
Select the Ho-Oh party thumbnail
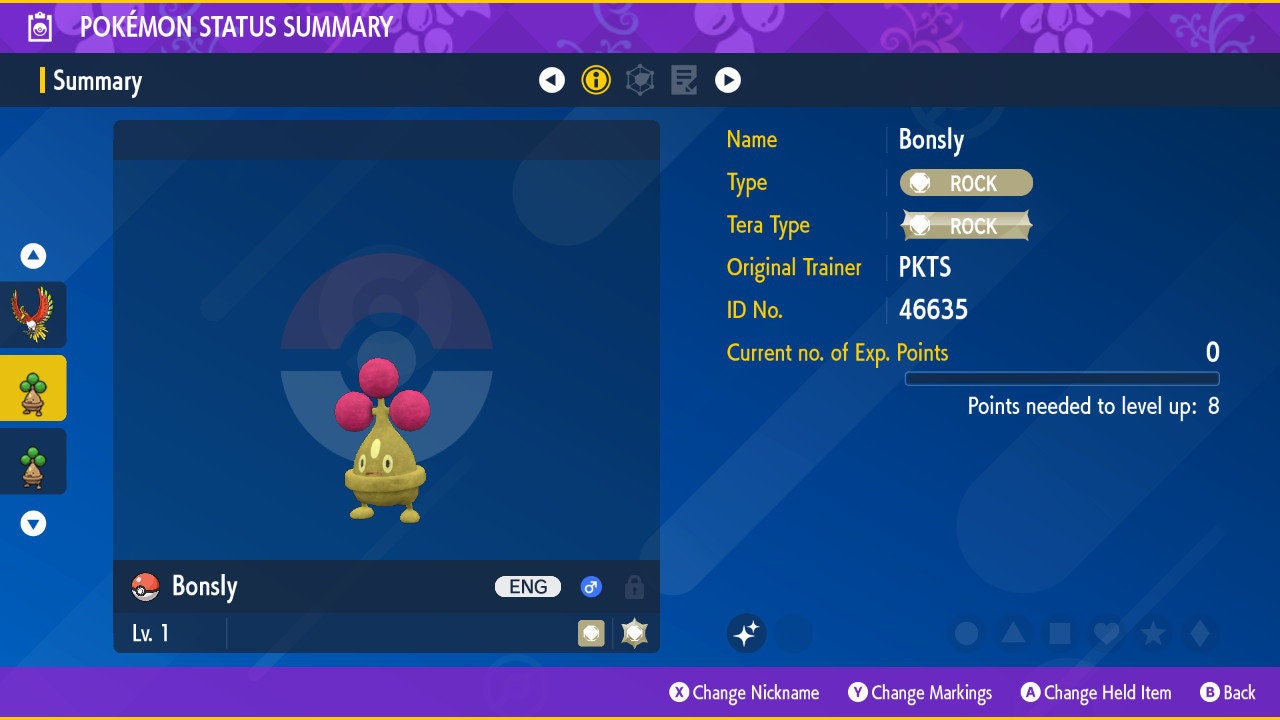pyautogui.click(x=33, y=314)
